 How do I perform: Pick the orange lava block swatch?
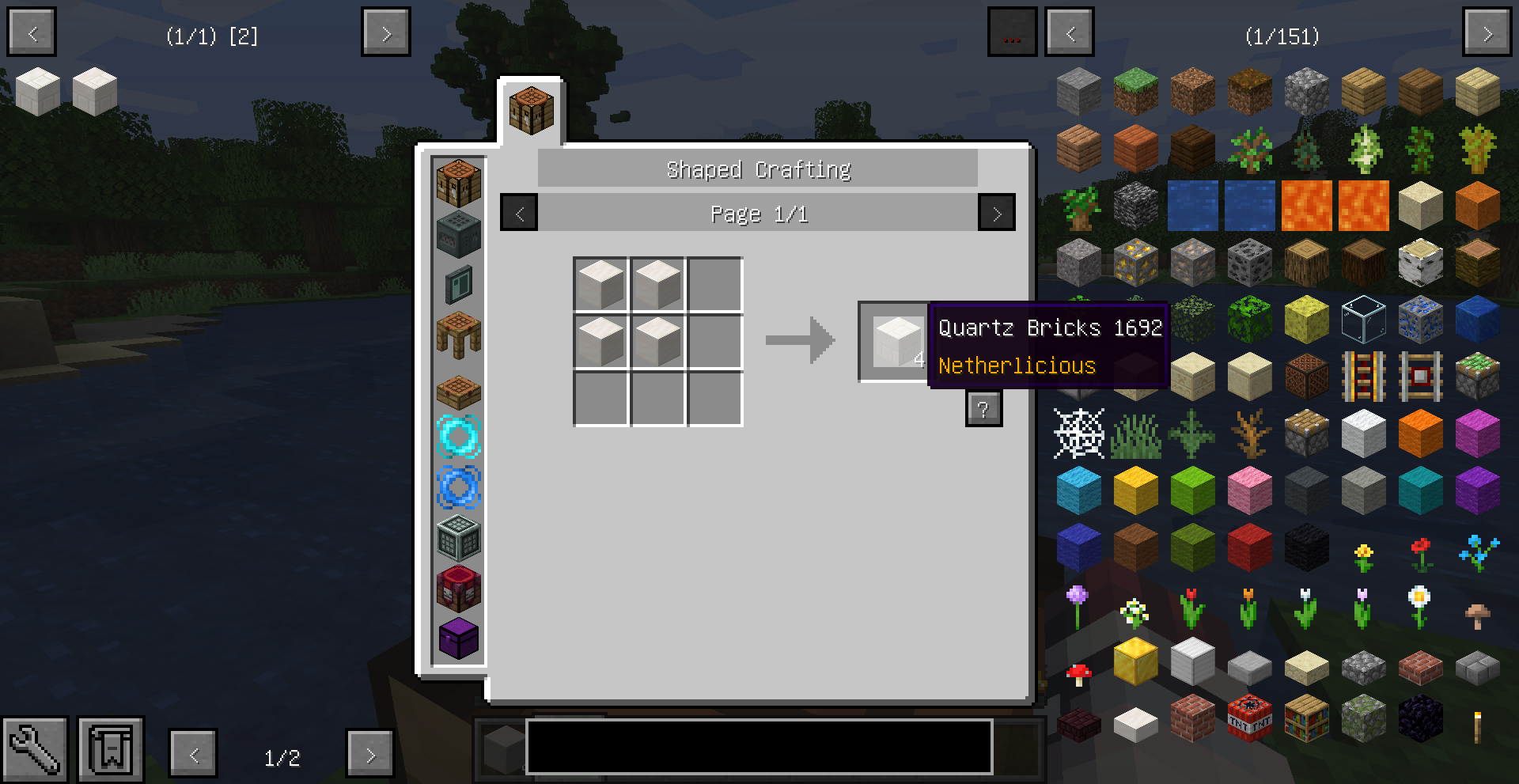pos(1307,206)
